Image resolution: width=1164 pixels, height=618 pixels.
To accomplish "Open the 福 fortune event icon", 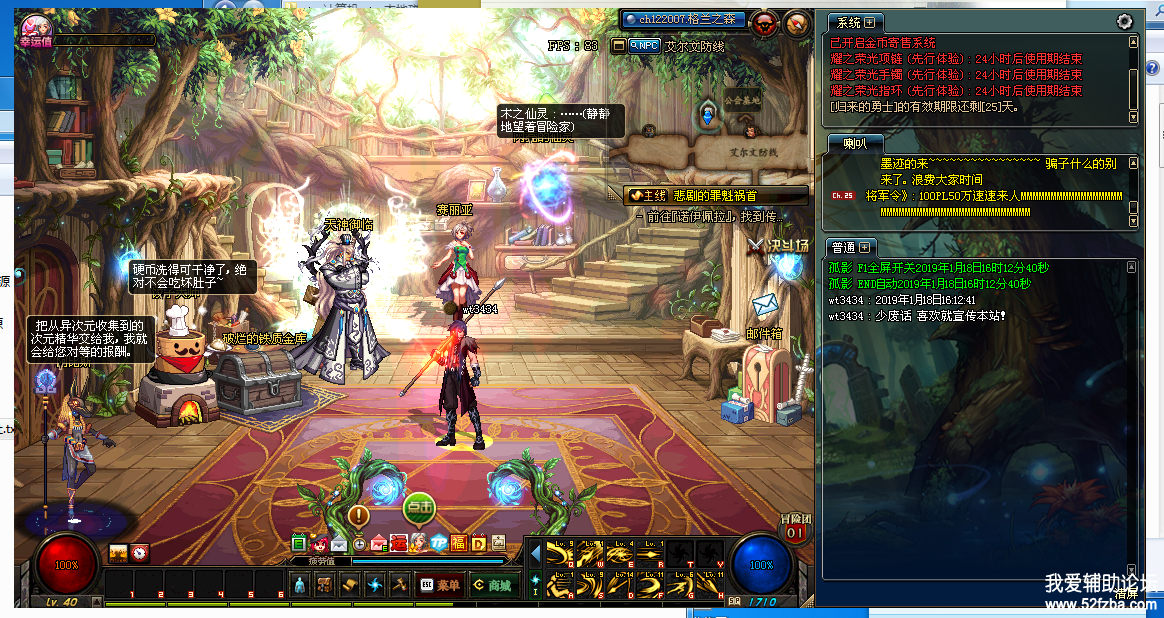I will 458,544.
